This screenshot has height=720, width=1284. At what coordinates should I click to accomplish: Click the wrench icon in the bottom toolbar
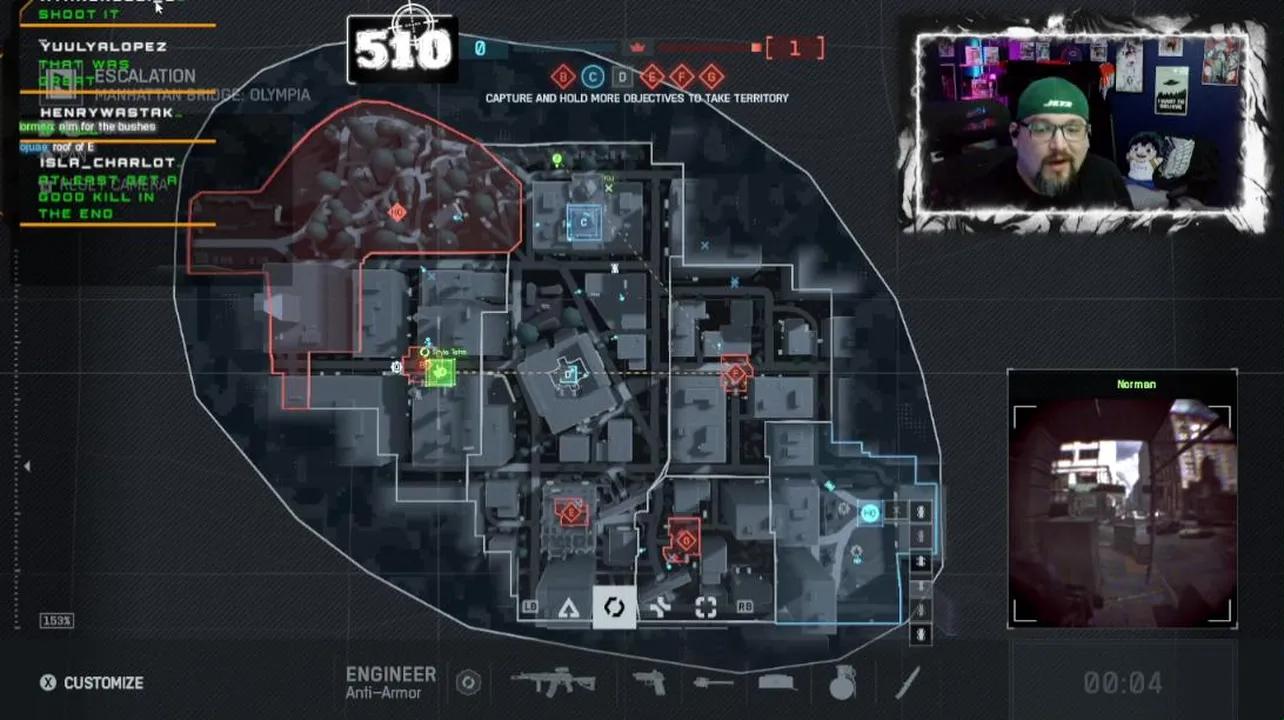coord(659,607)
